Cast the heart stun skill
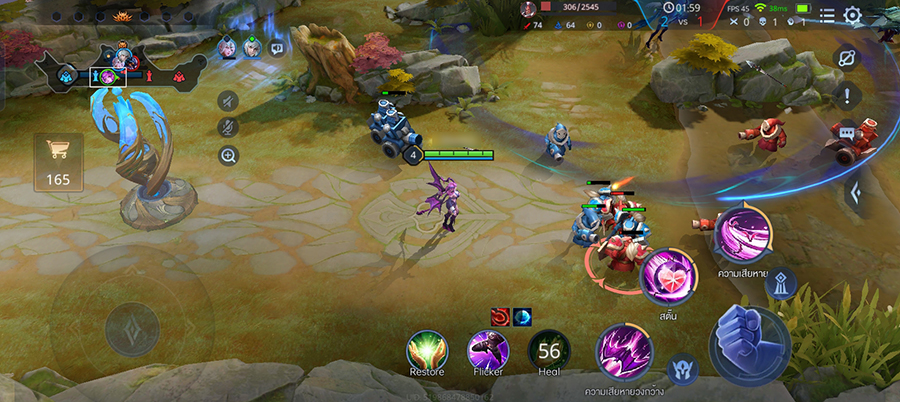The width and height of the screenshot is (900, 402). pyautogui.click(x=666, y=277)
